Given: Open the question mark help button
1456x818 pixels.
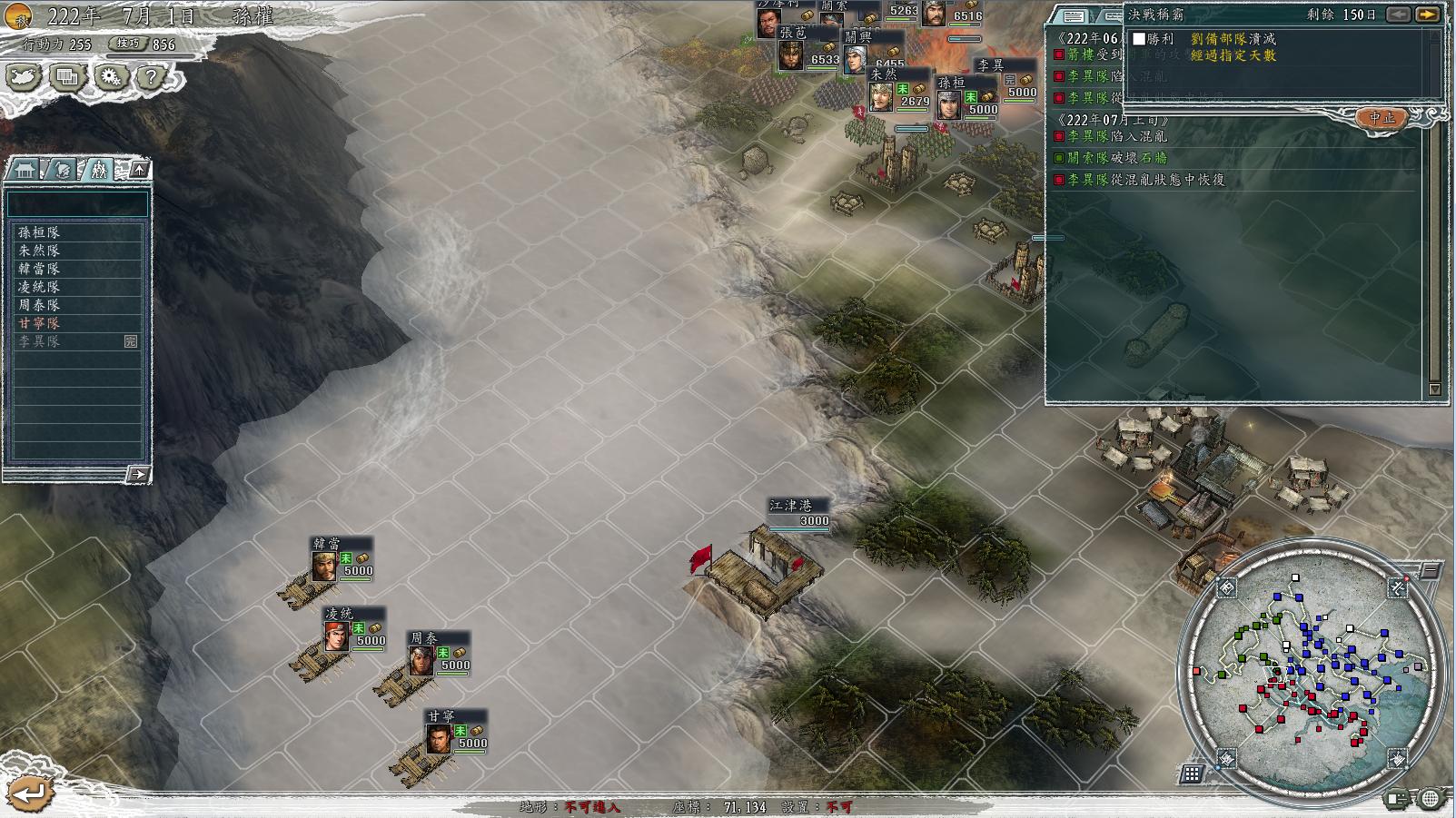Looking at the screenshot, I should point(151,77).
